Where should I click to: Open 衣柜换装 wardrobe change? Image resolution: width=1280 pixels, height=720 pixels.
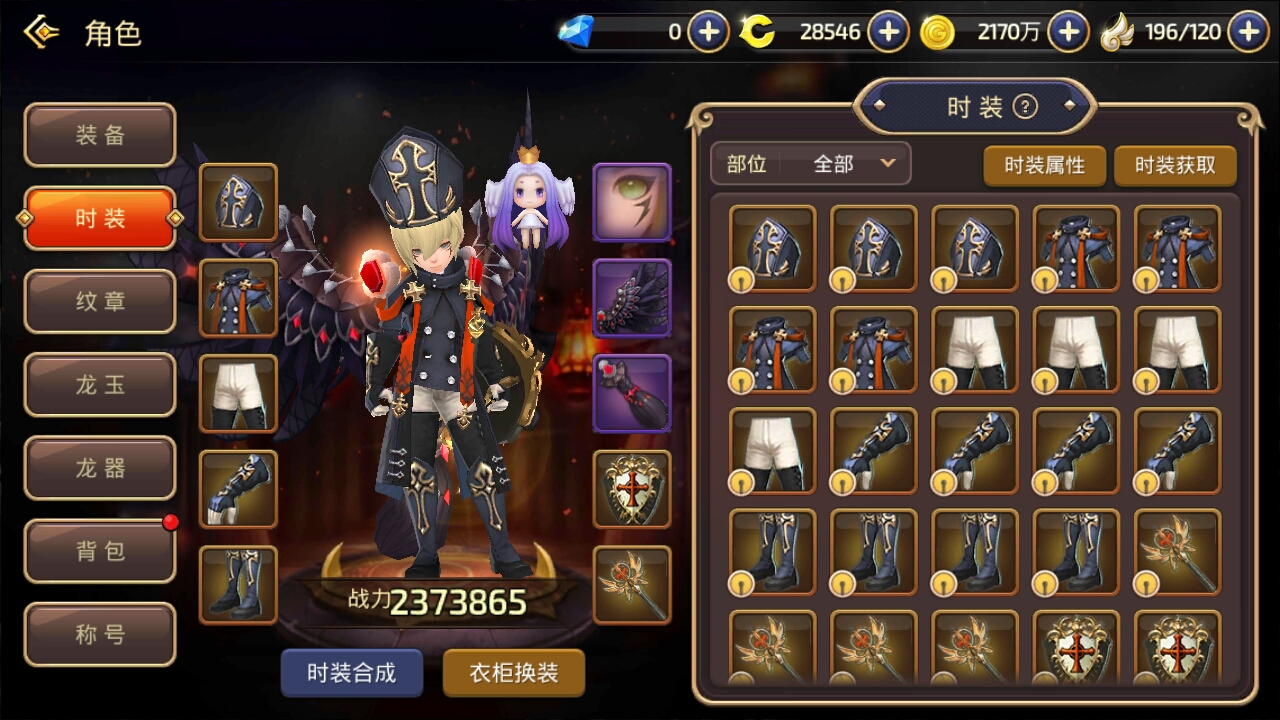coord(513,673)
